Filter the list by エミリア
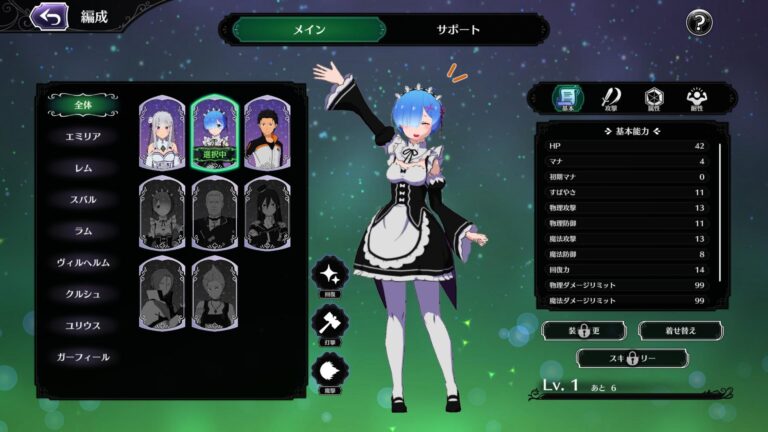 tap(84, 136)
